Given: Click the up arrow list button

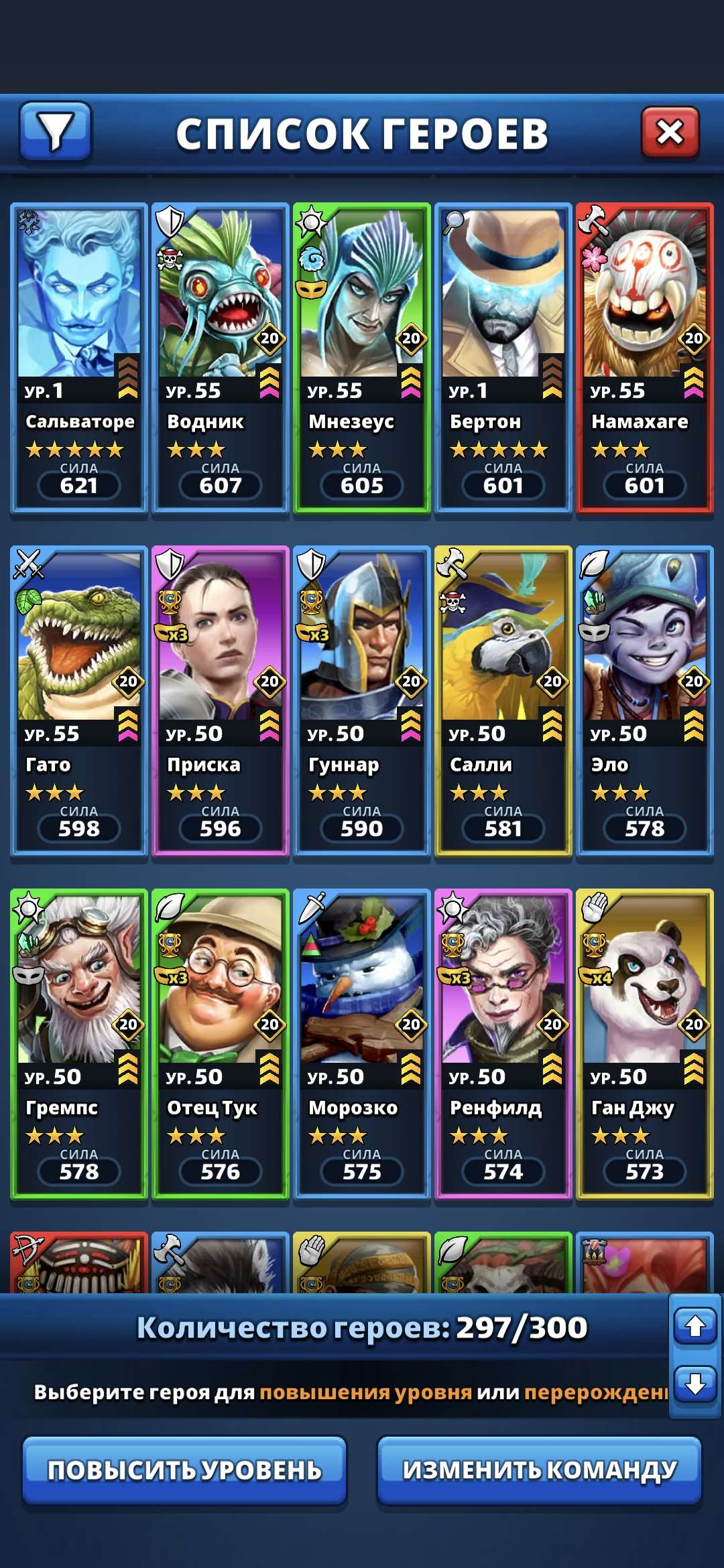Looking at the screenshot, I should pos(695,1325).
